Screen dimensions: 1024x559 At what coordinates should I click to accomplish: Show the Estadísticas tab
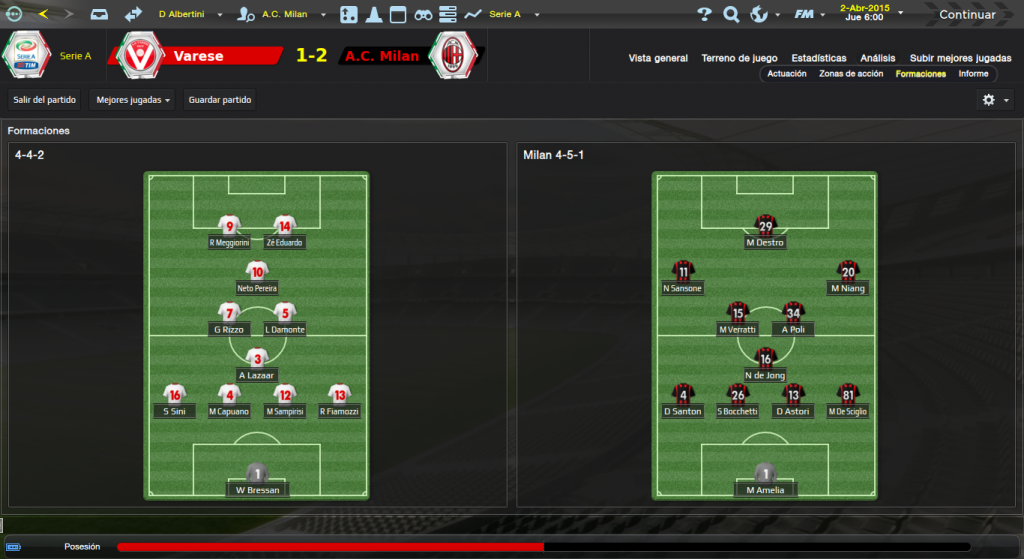818,58
